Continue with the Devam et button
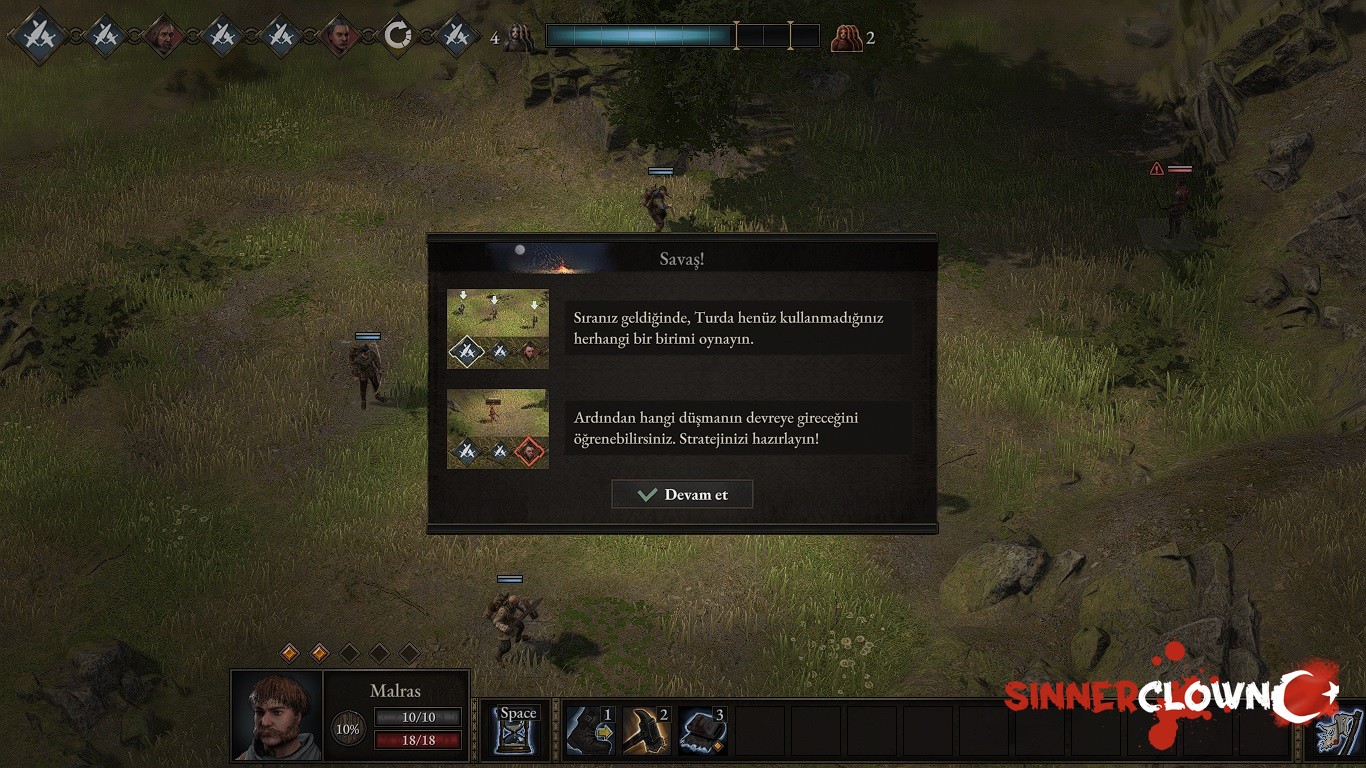 (x=682, y=494)
